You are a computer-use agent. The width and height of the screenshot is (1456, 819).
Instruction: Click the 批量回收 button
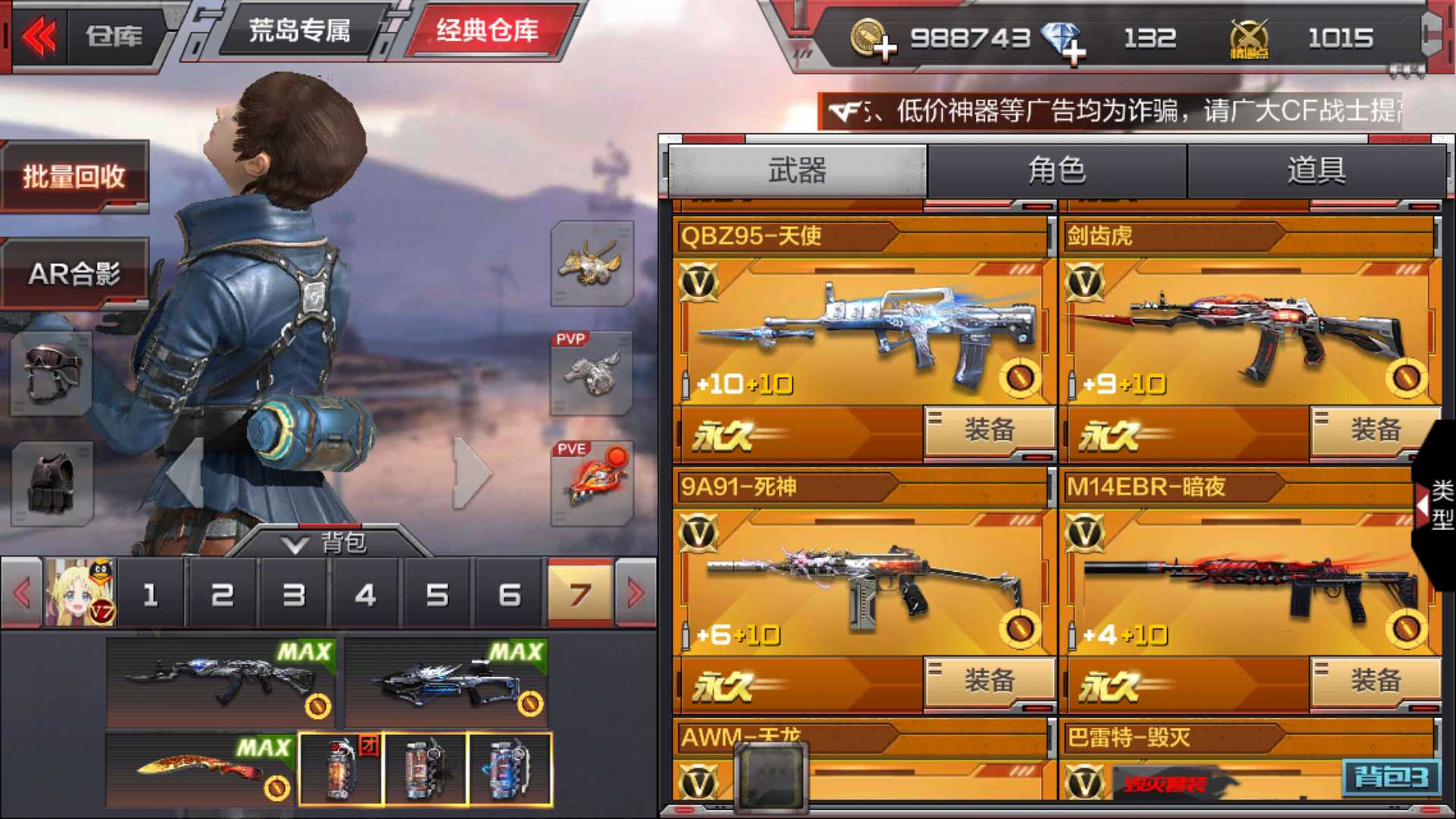point(74,174)
